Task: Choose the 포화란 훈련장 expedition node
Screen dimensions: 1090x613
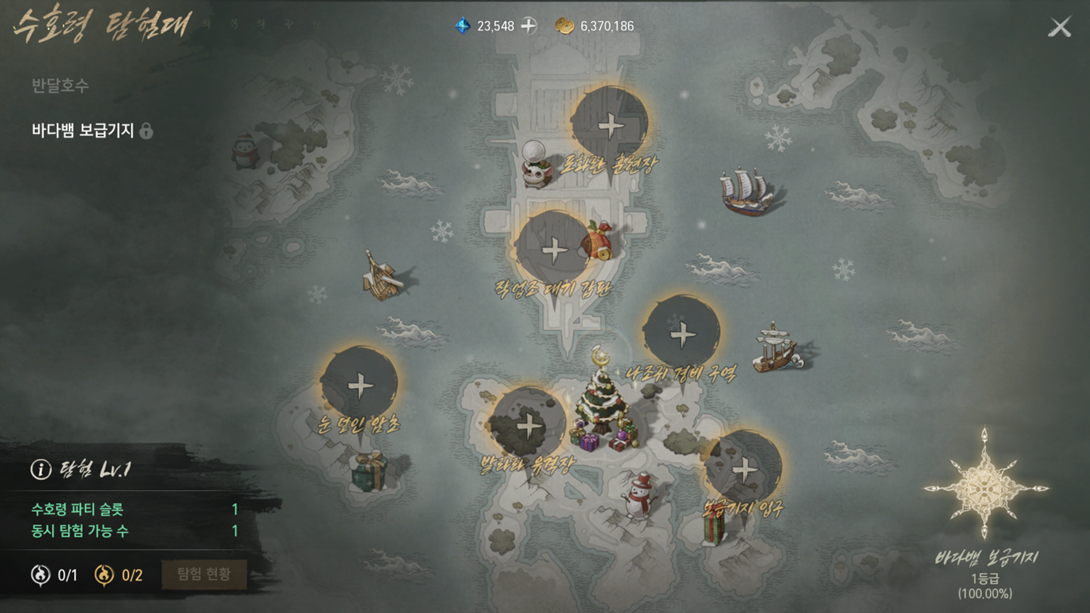Action: [609, 126]
